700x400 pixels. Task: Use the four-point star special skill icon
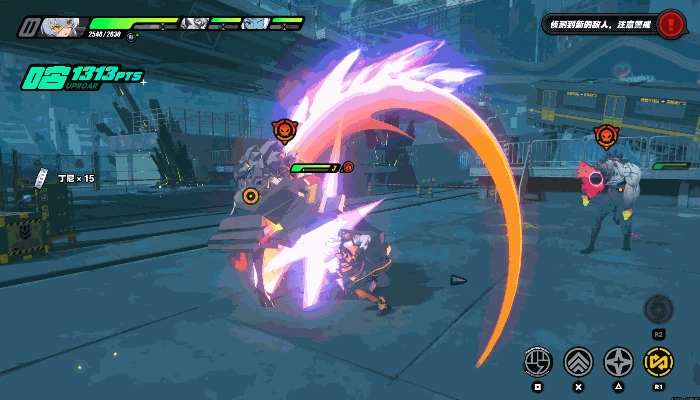pyautogui.click(x=619, y=361)
